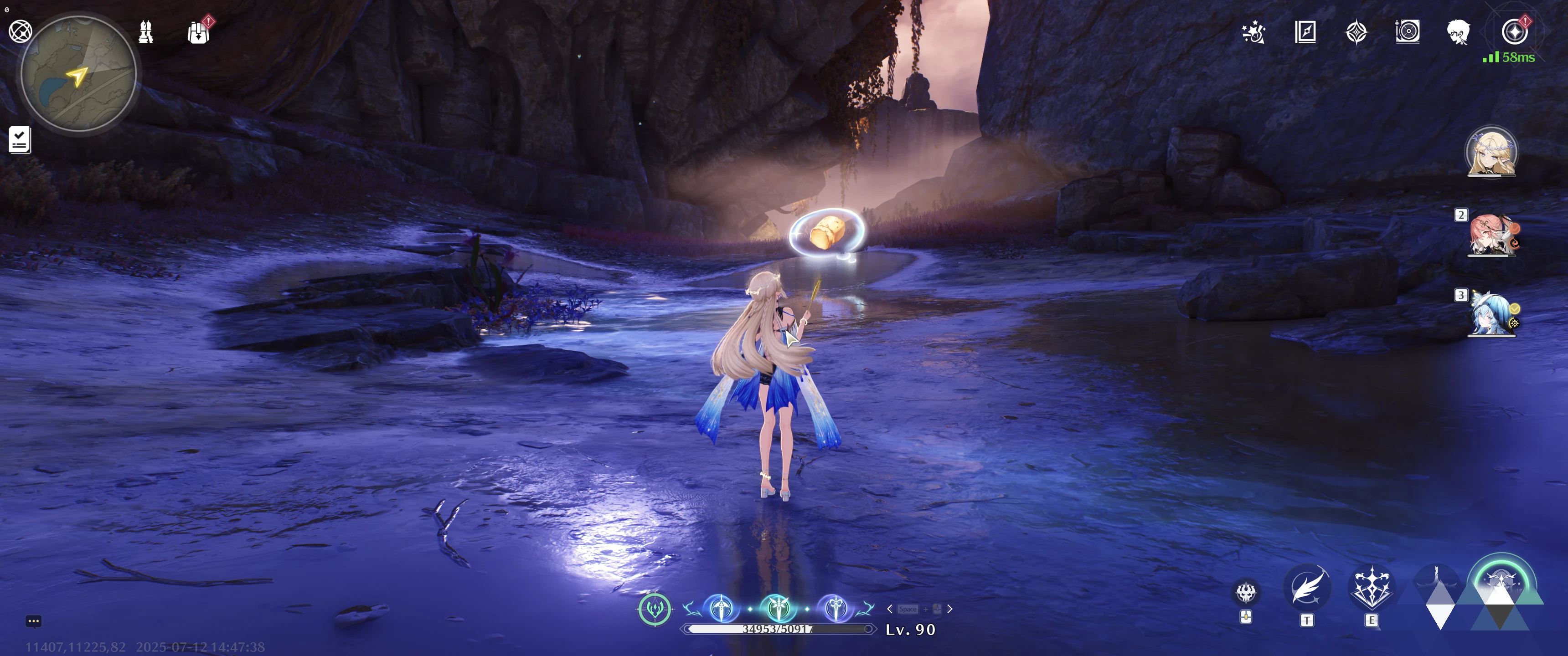Open the globe terminal icon beside minimap
This screenshot has height=656, width=1568.
pos(20,31)
